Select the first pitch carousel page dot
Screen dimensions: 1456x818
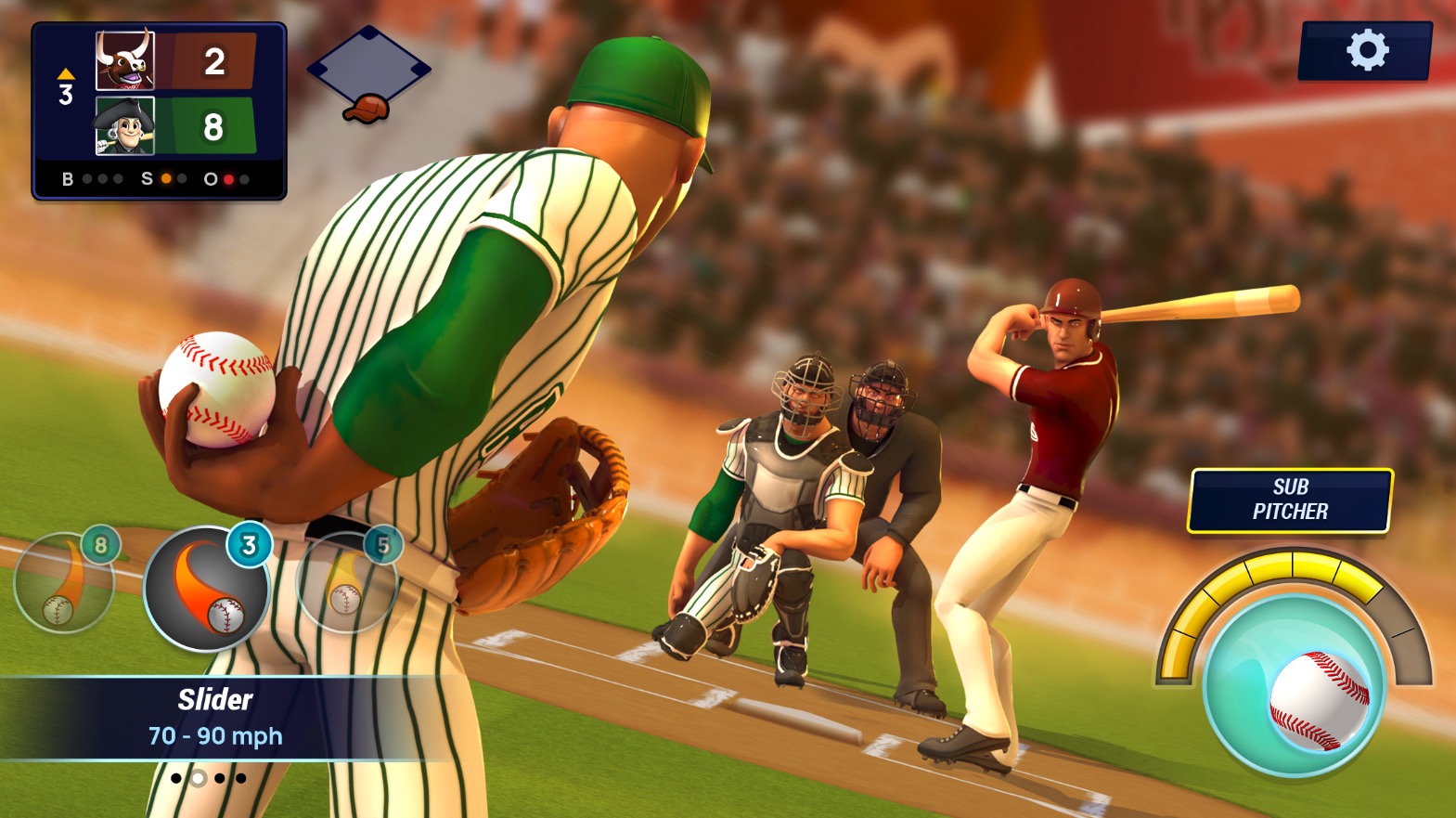tap(175, 779)
